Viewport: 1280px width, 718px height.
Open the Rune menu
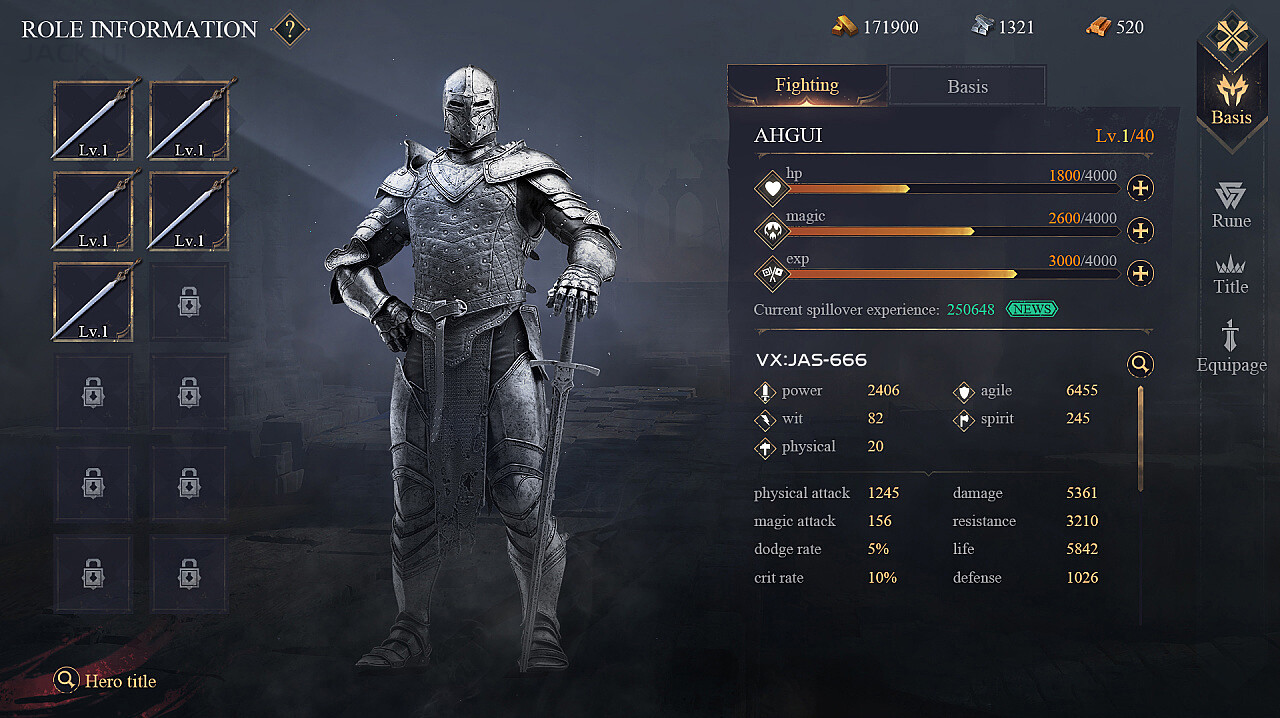[1231, 205]
